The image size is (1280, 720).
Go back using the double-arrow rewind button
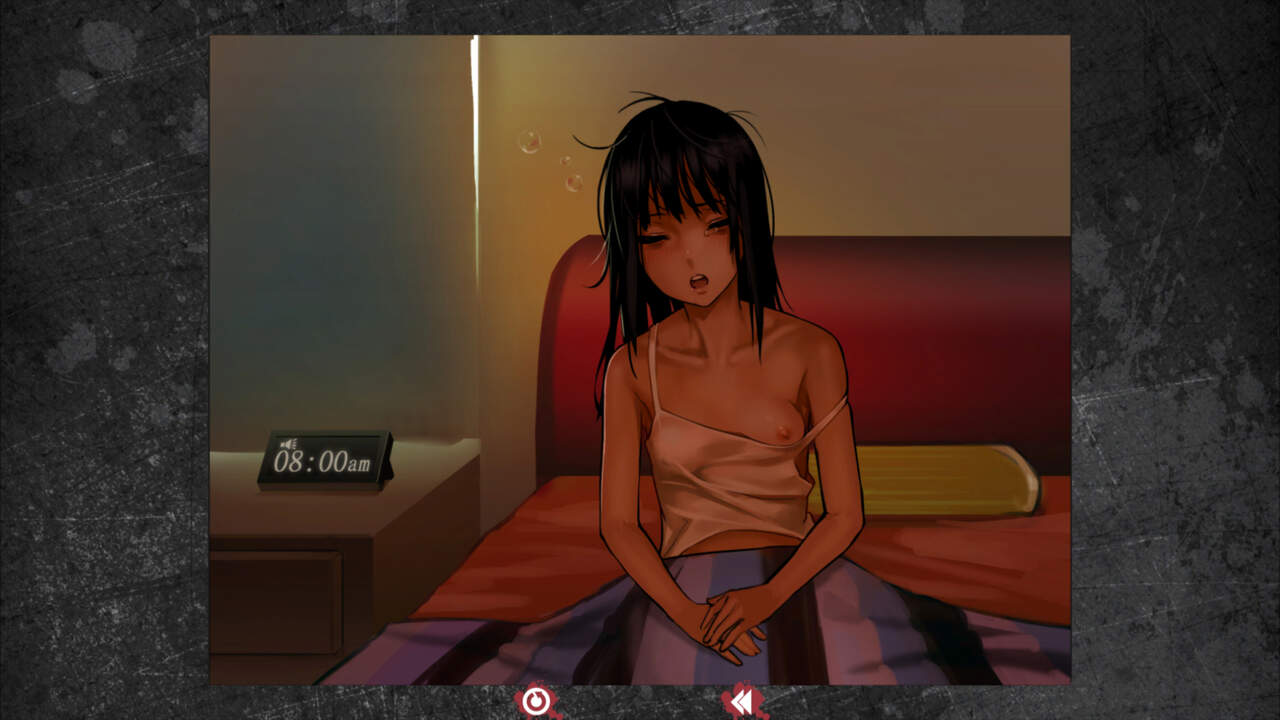[x=743, y=703]
